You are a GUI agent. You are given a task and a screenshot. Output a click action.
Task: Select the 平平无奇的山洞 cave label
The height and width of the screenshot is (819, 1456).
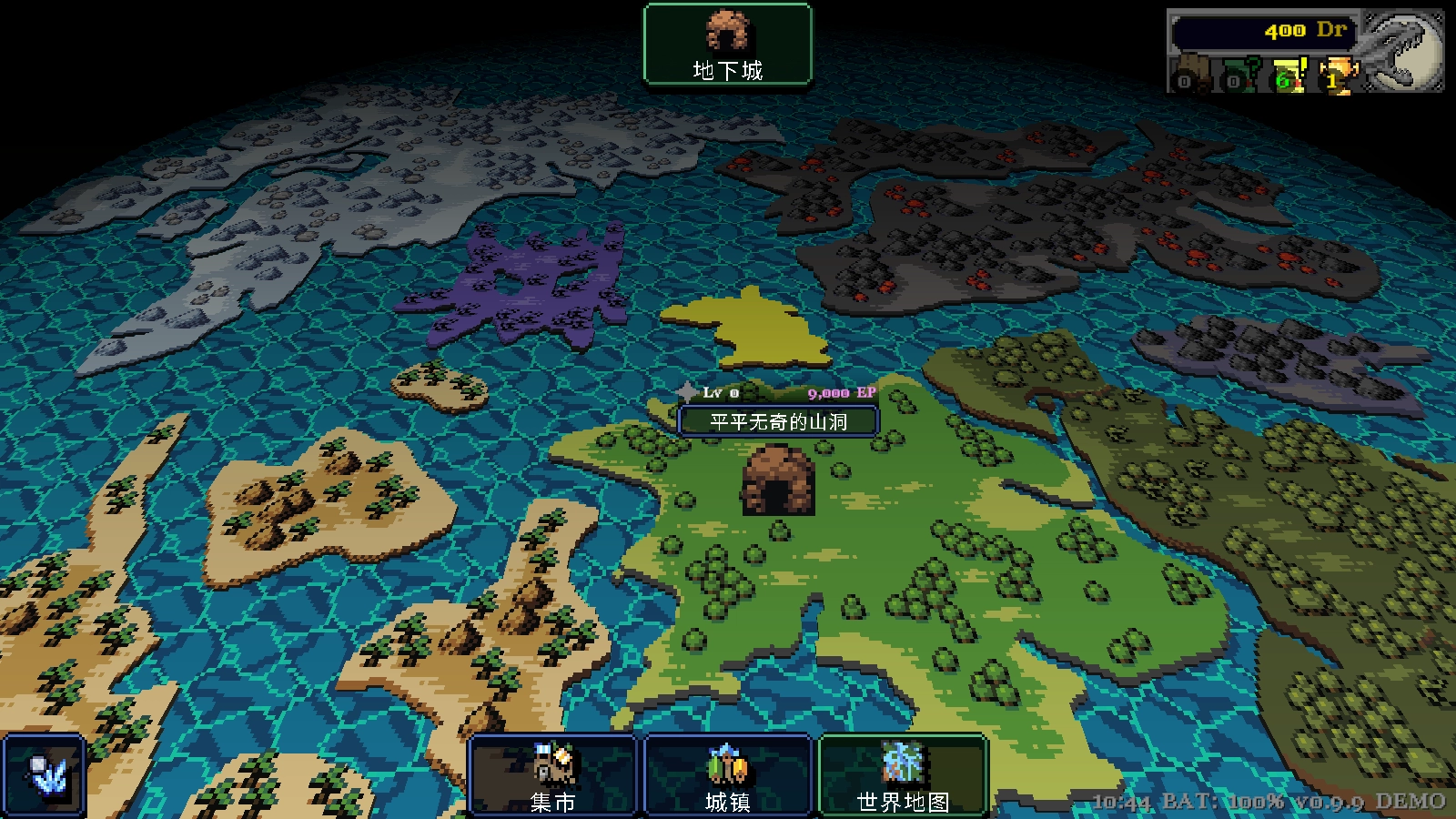tap(778, 421)
